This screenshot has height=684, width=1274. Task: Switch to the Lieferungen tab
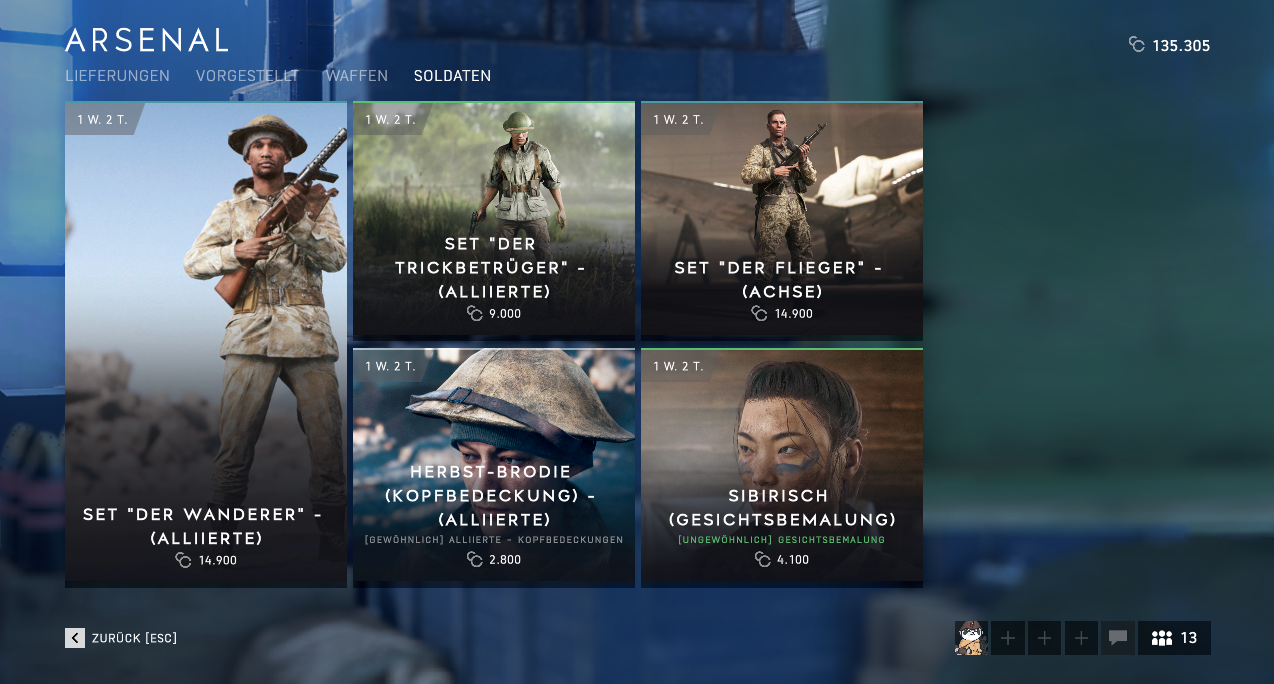click(117, 76)
